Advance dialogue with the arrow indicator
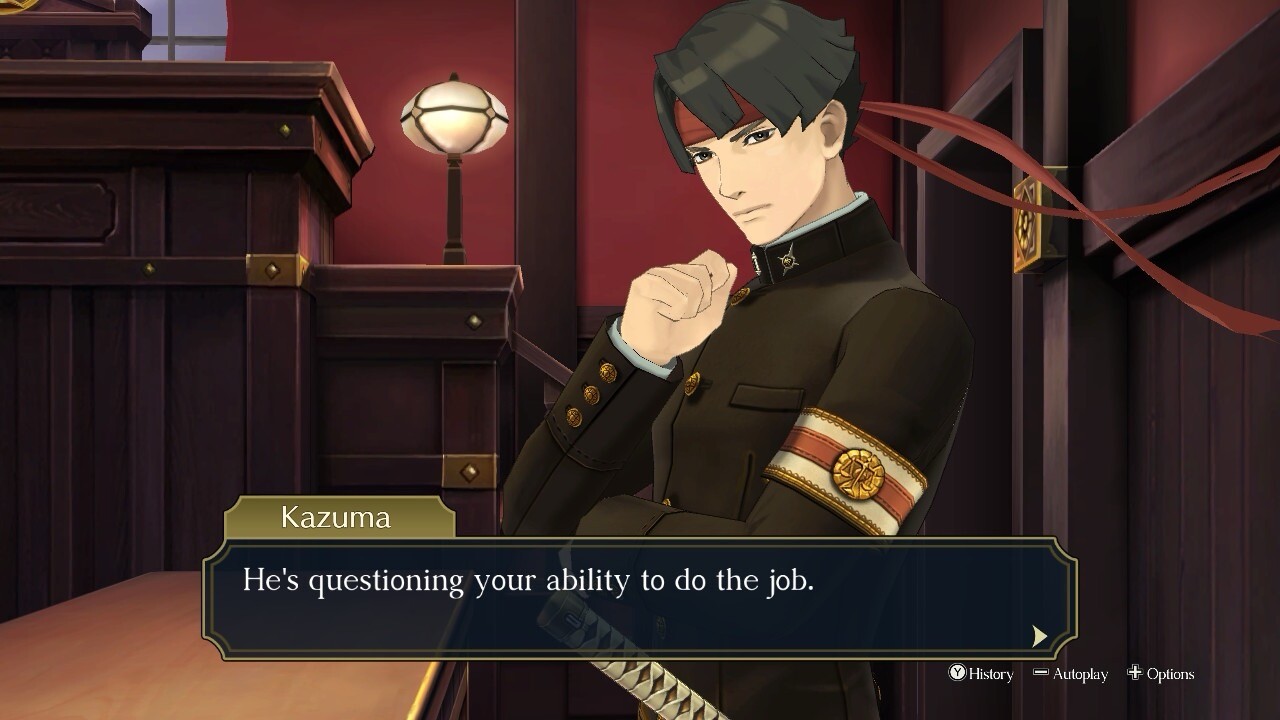The width and height of the screenshot is (1280, 720). pos(1040,636)
